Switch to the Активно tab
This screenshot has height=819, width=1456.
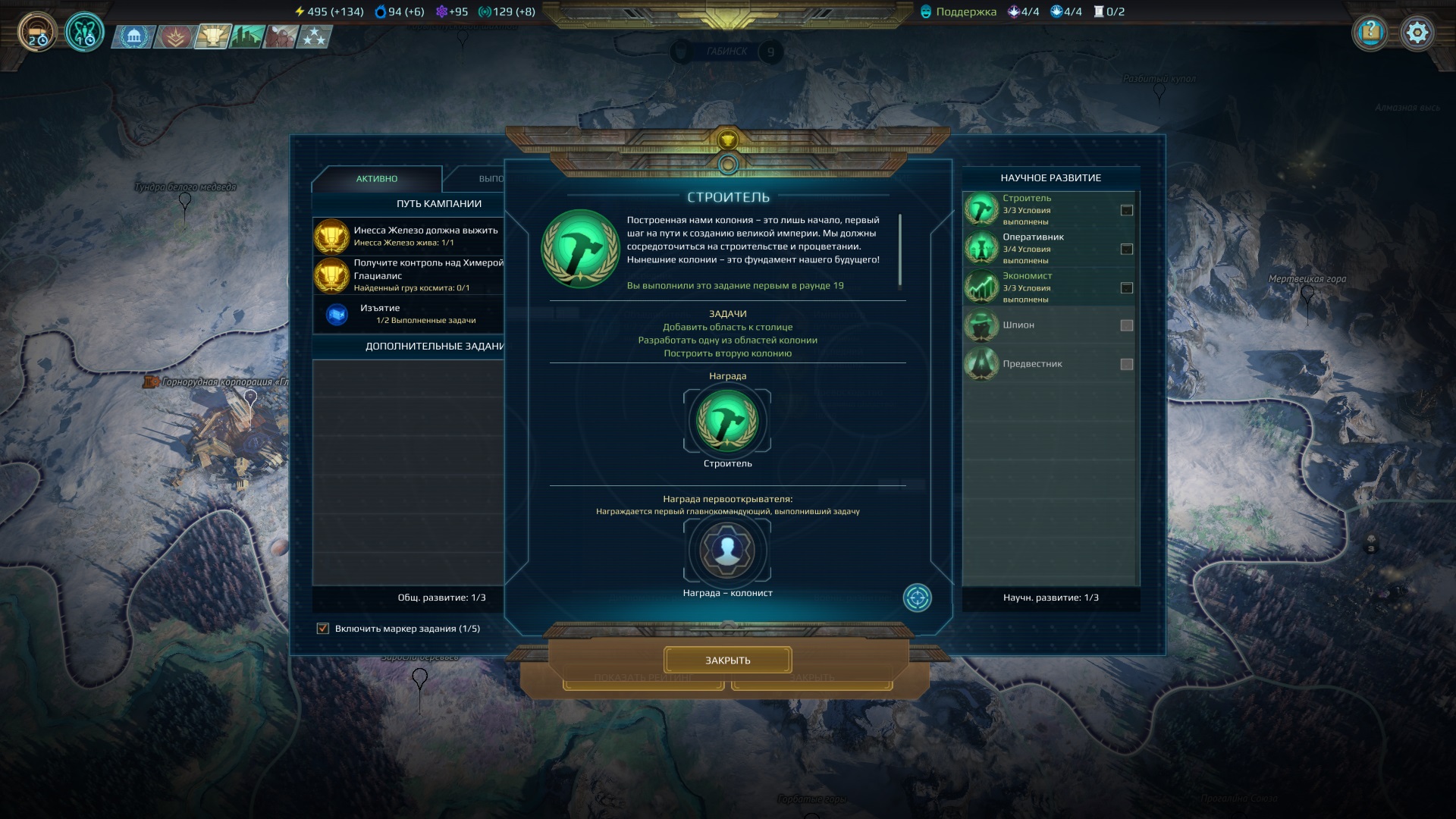click(x=377, y=179)
